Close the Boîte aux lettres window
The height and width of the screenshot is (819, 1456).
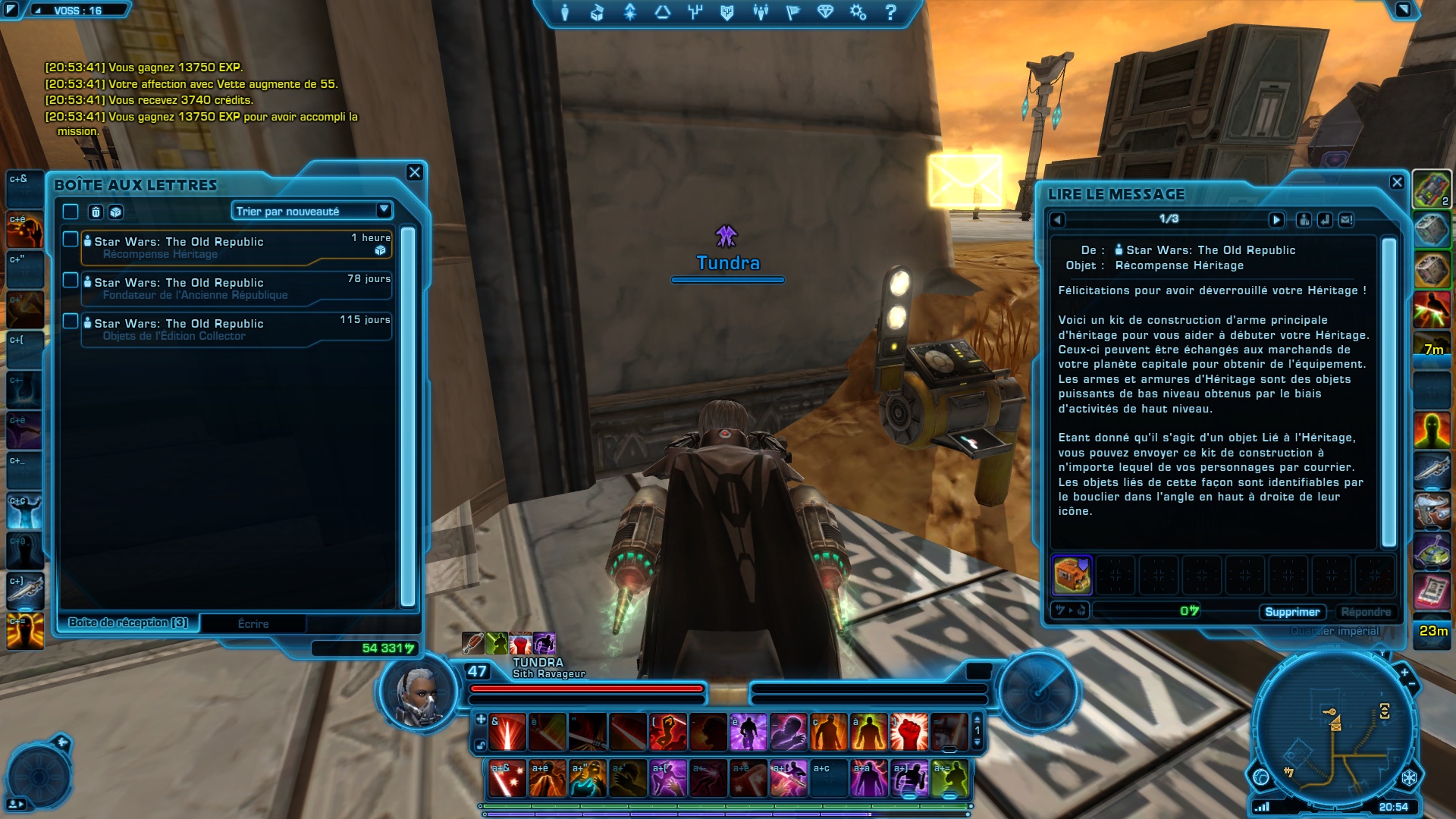pos(414,172)
